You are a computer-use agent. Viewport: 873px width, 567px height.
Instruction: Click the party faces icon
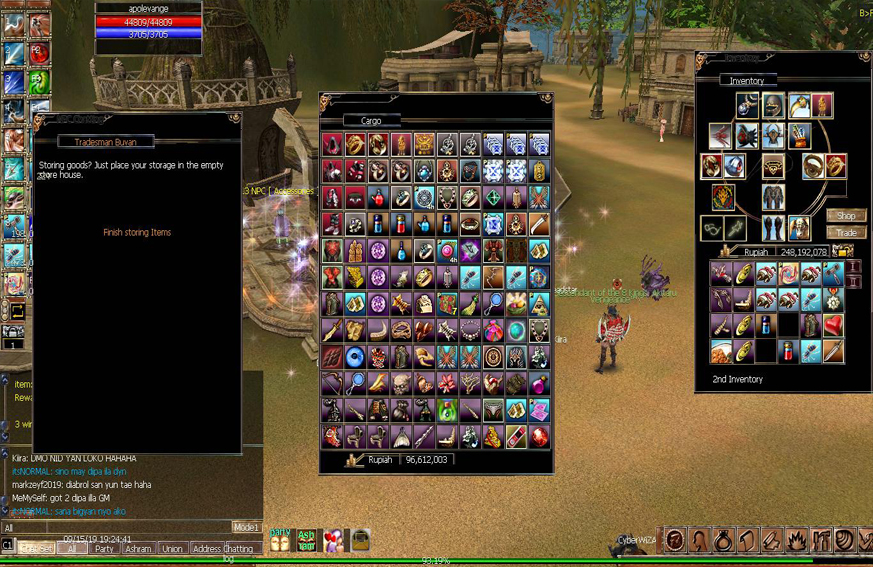click(x=280, y=541)
